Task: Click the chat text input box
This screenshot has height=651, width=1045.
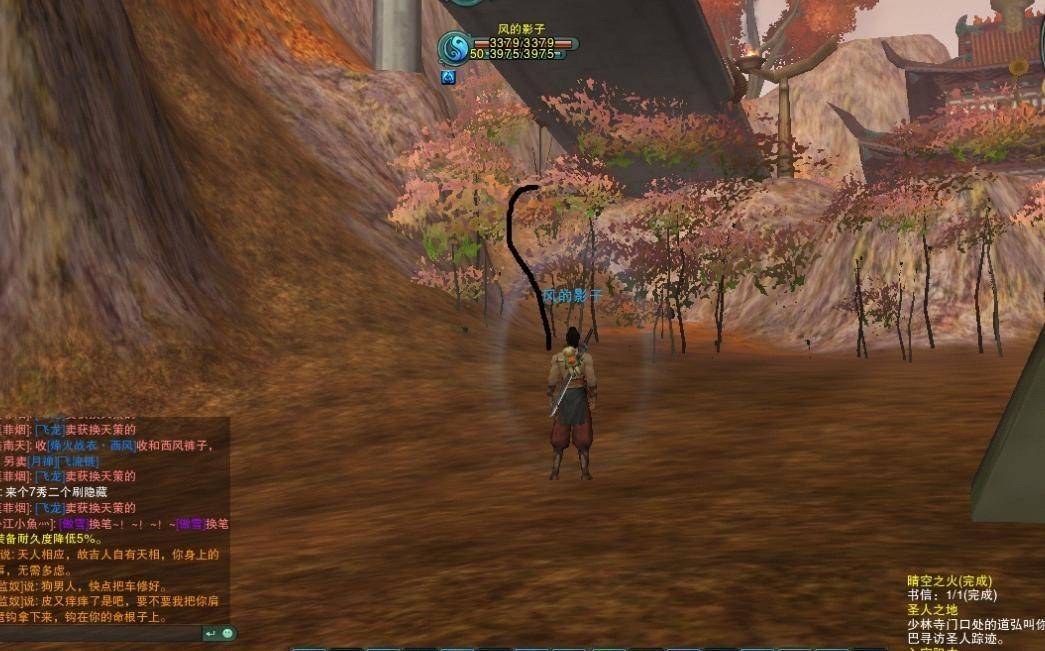Action: pyautogui.click(x=100, y=633)
